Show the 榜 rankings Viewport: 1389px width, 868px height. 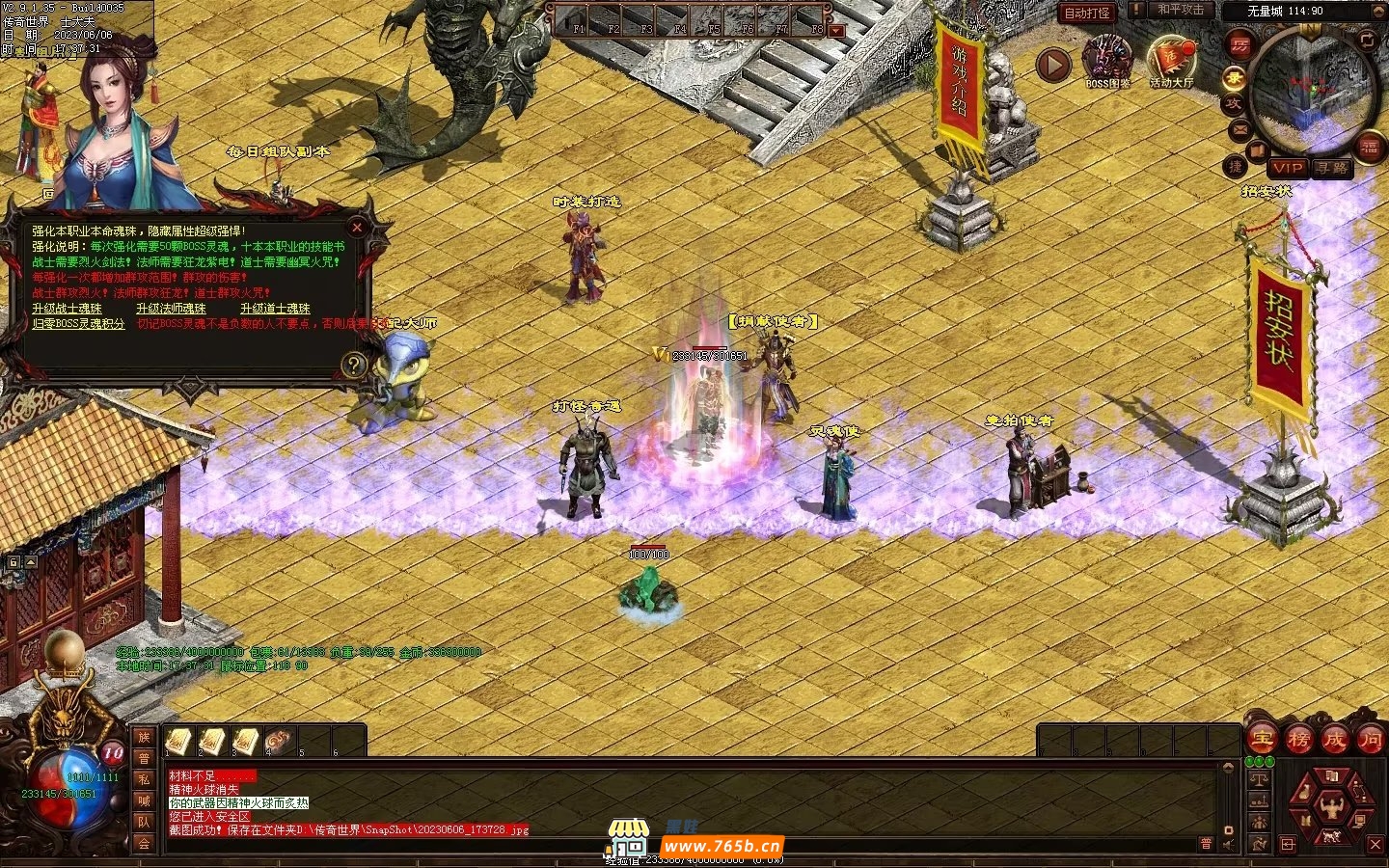[1298, 740]
